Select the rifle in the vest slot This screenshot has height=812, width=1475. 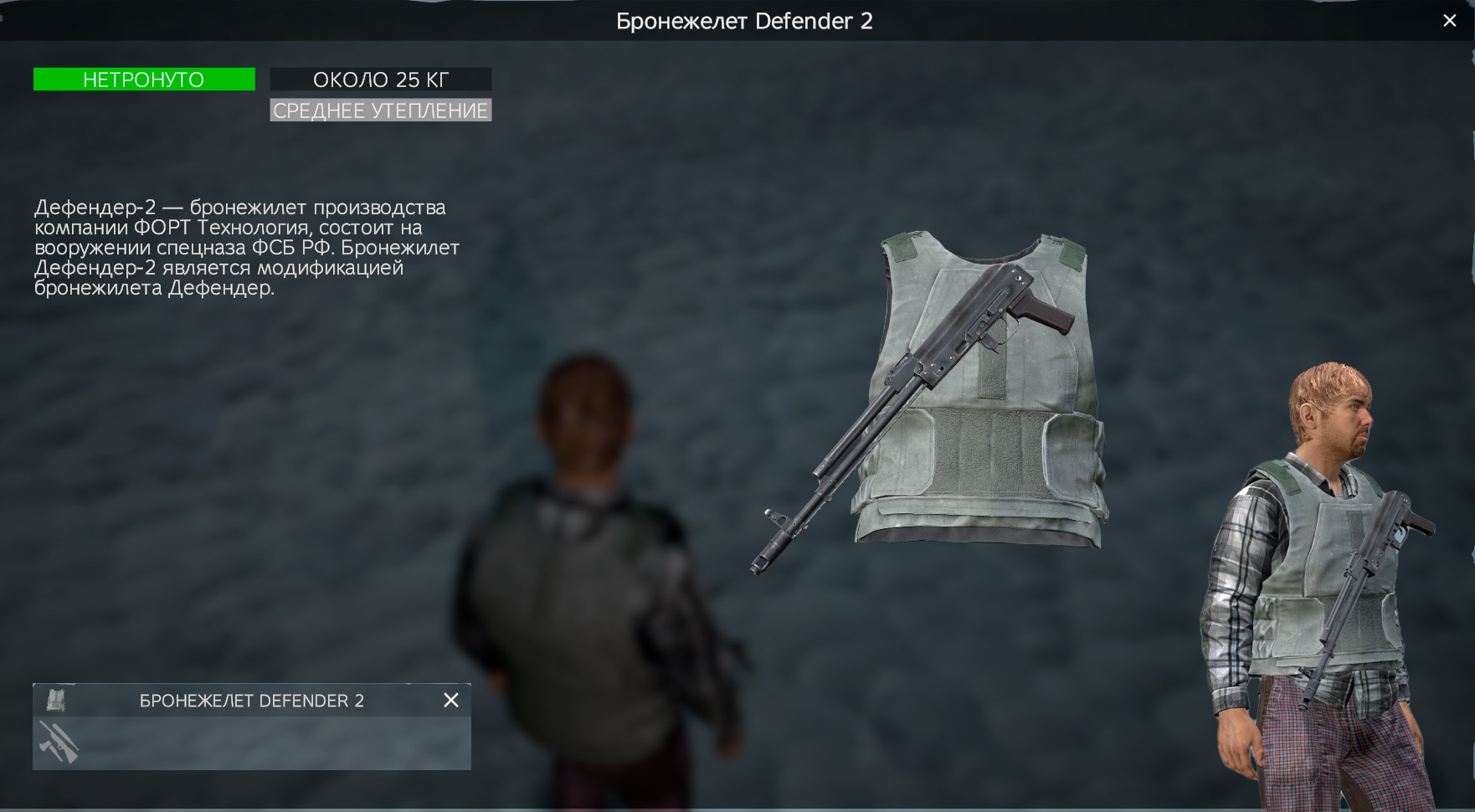coord(59,743)
